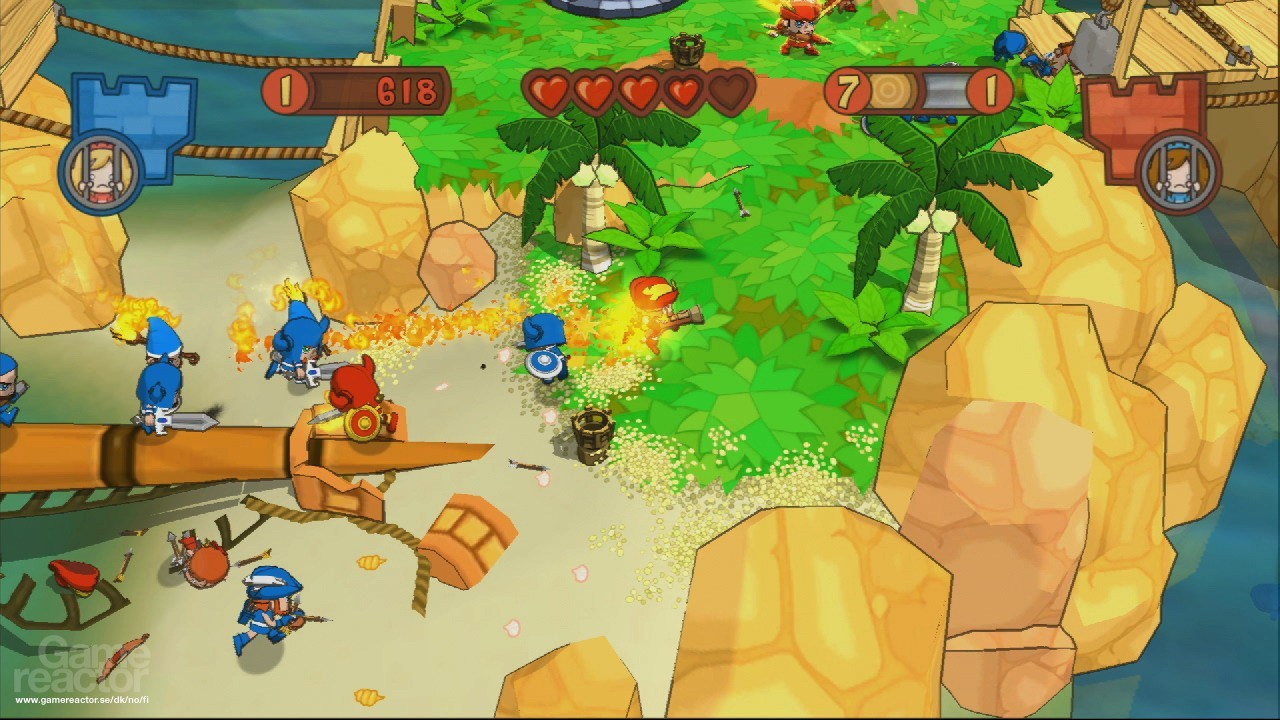Select the wooden log segment of the resource meter
Image resolution: width=1280 pixels, height=720 pixels.
click(x=891, y=91)
